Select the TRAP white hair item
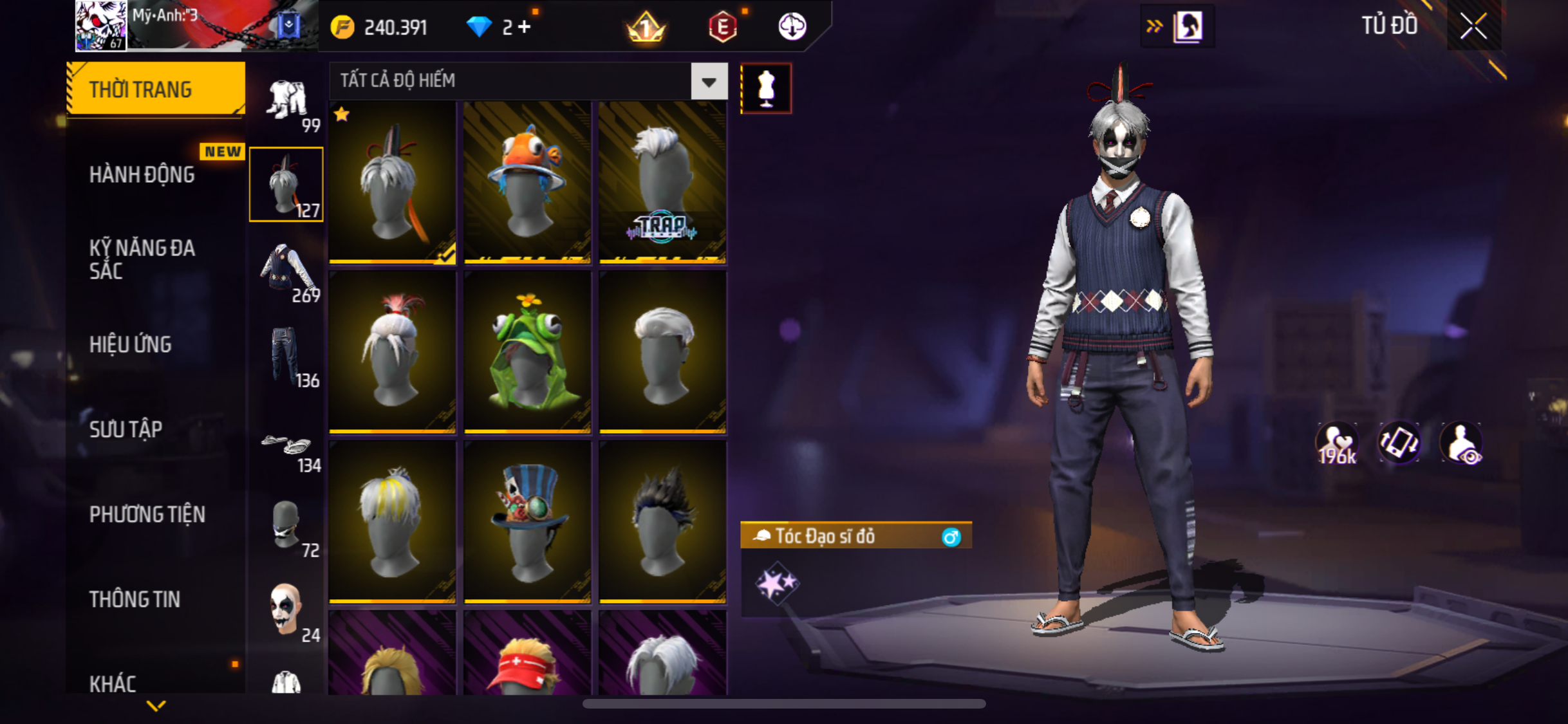This screenshot has height=724, width=1568. click(x=662, y=182)
